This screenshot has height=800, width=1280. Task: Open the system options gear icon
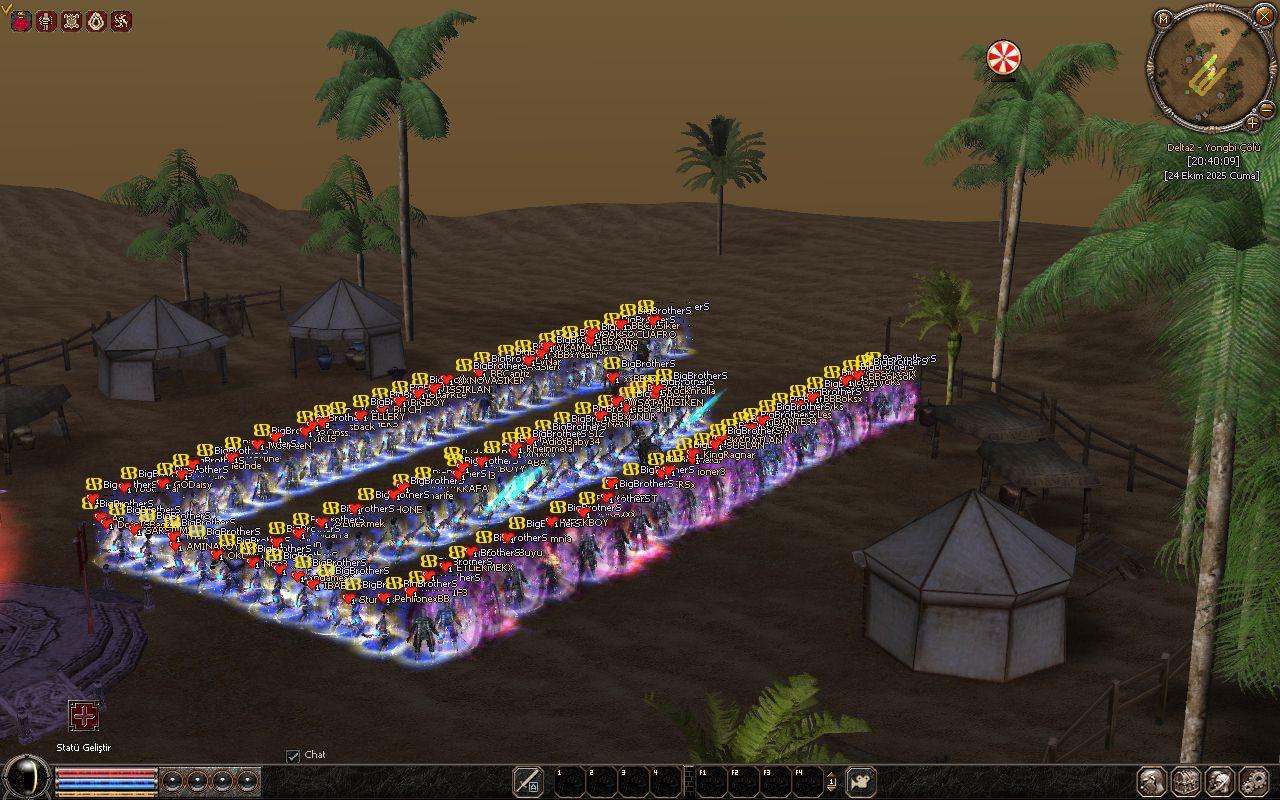pos(1253,781)
